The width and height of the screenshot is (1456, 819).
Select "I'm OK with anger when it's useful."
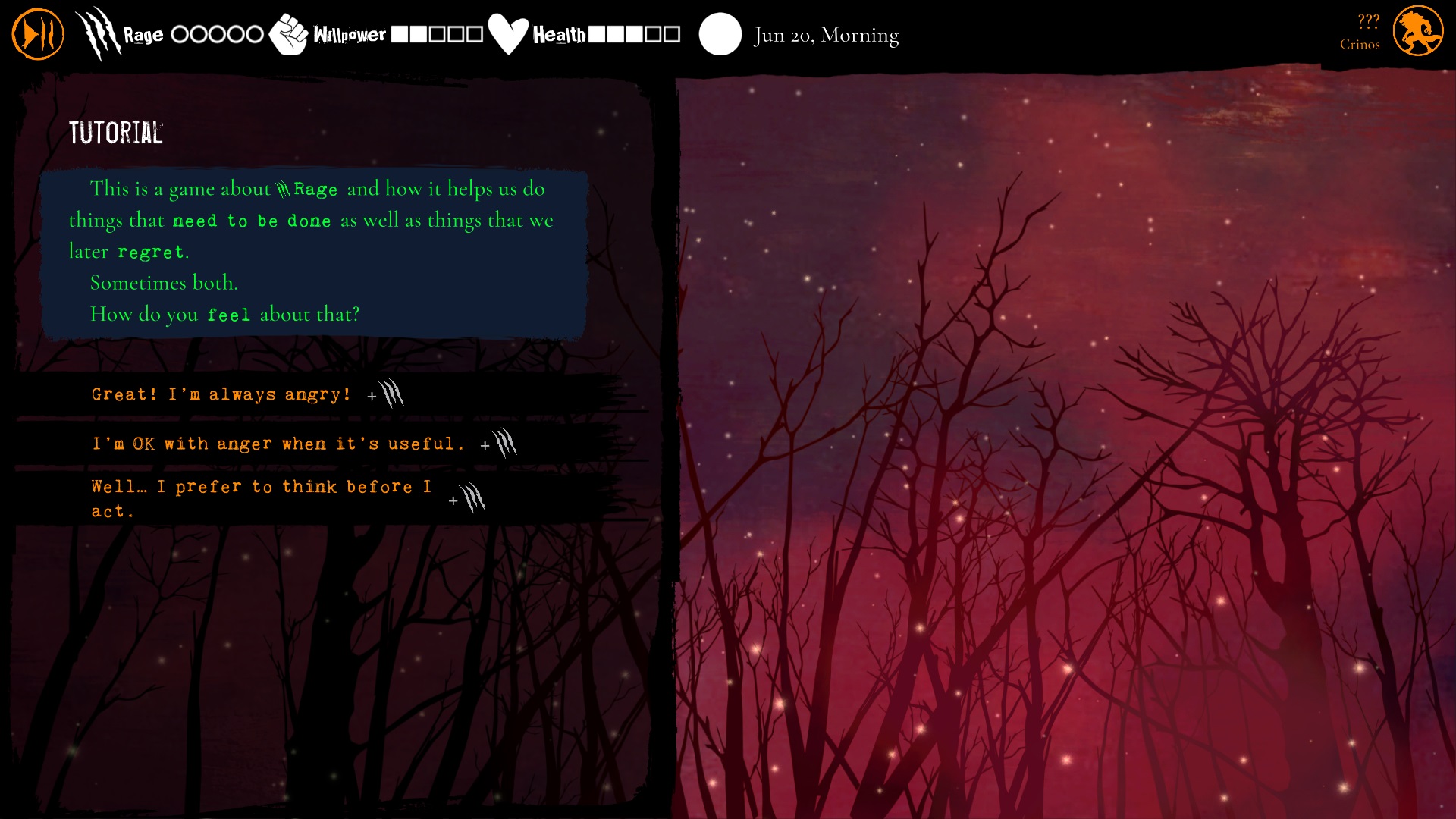(x=278, y=444)
